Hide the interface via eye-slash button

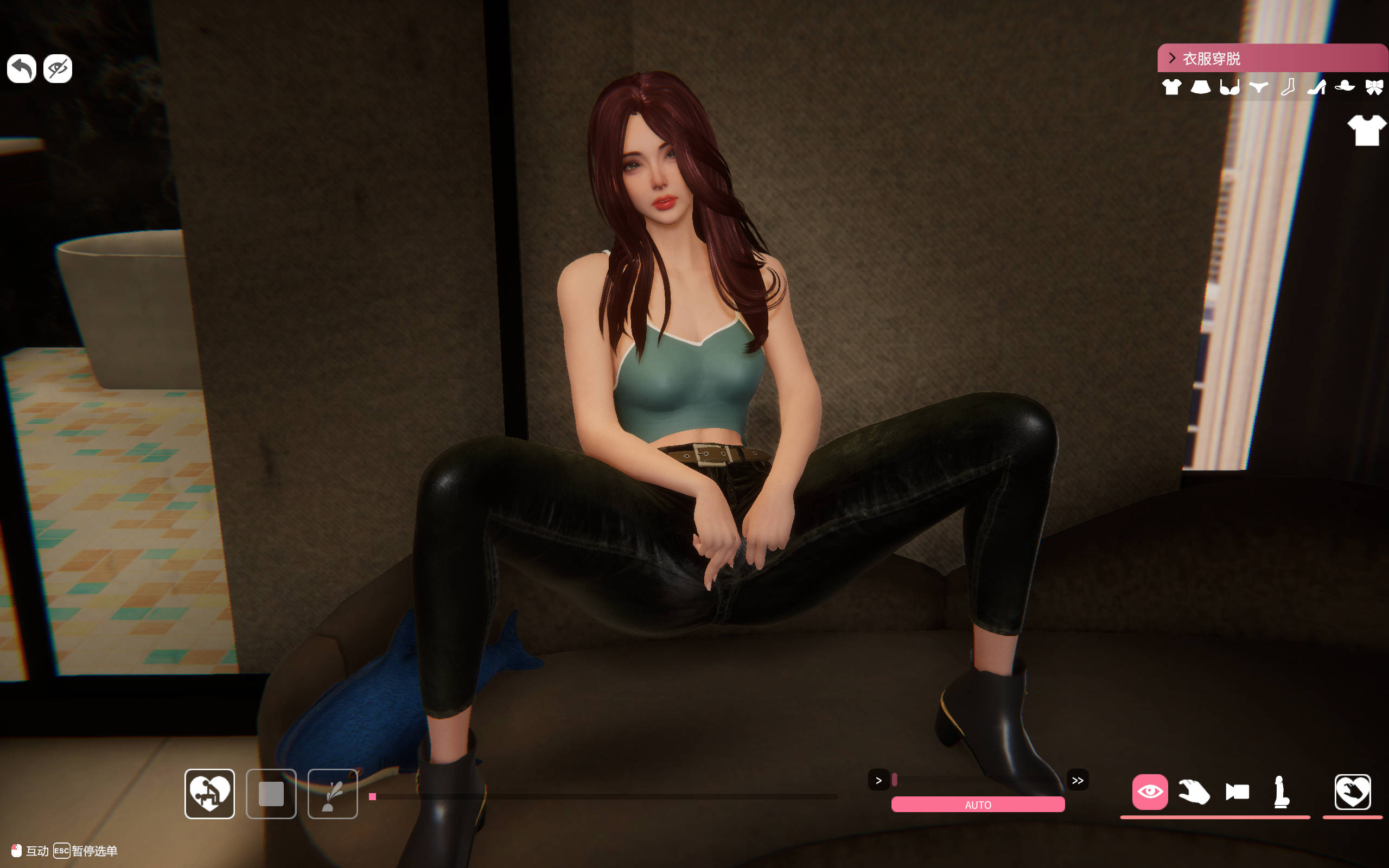(57, 68)
